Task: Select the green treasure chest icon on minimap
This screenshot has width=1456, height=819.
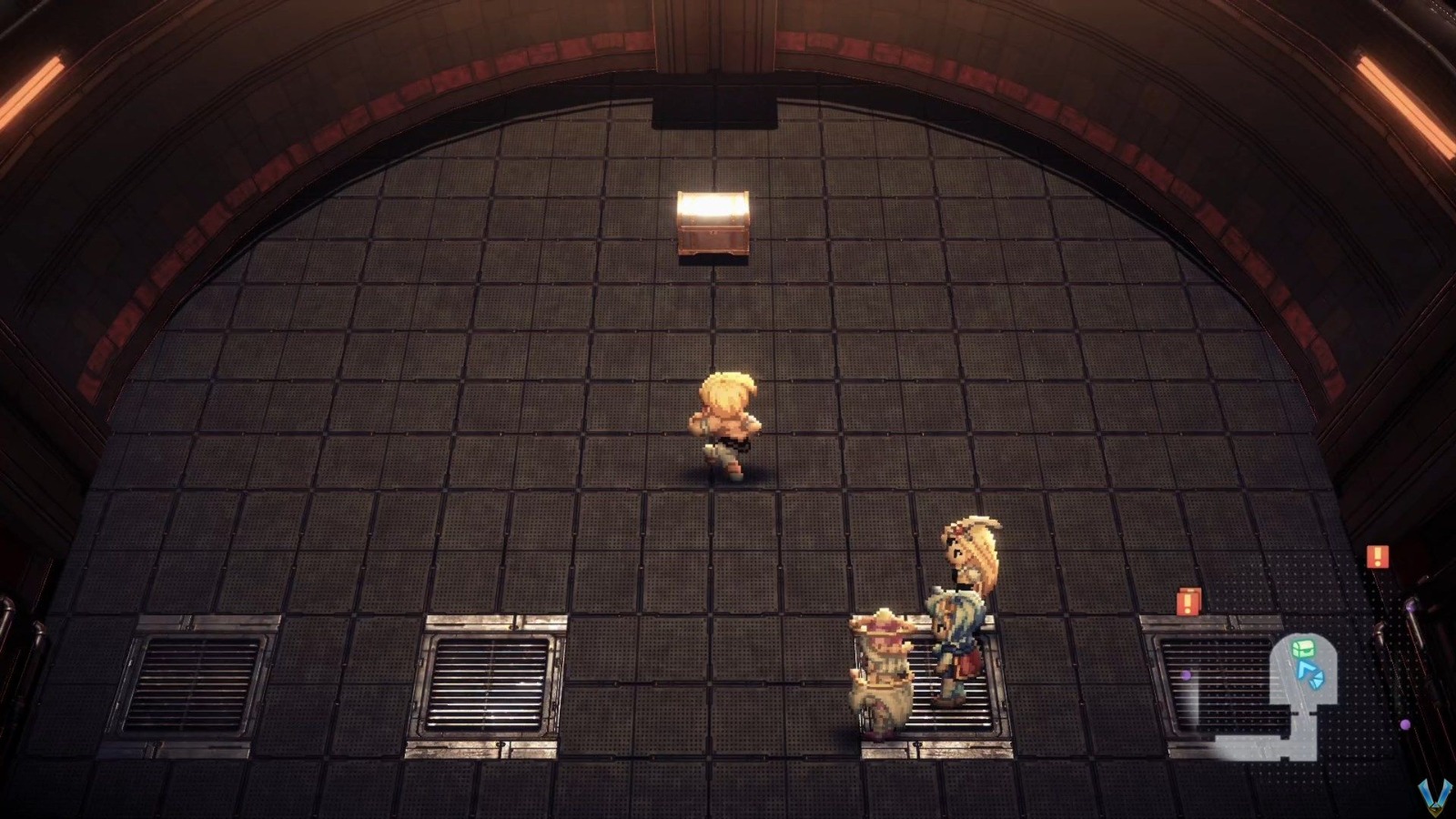Action: point(1304,649)
